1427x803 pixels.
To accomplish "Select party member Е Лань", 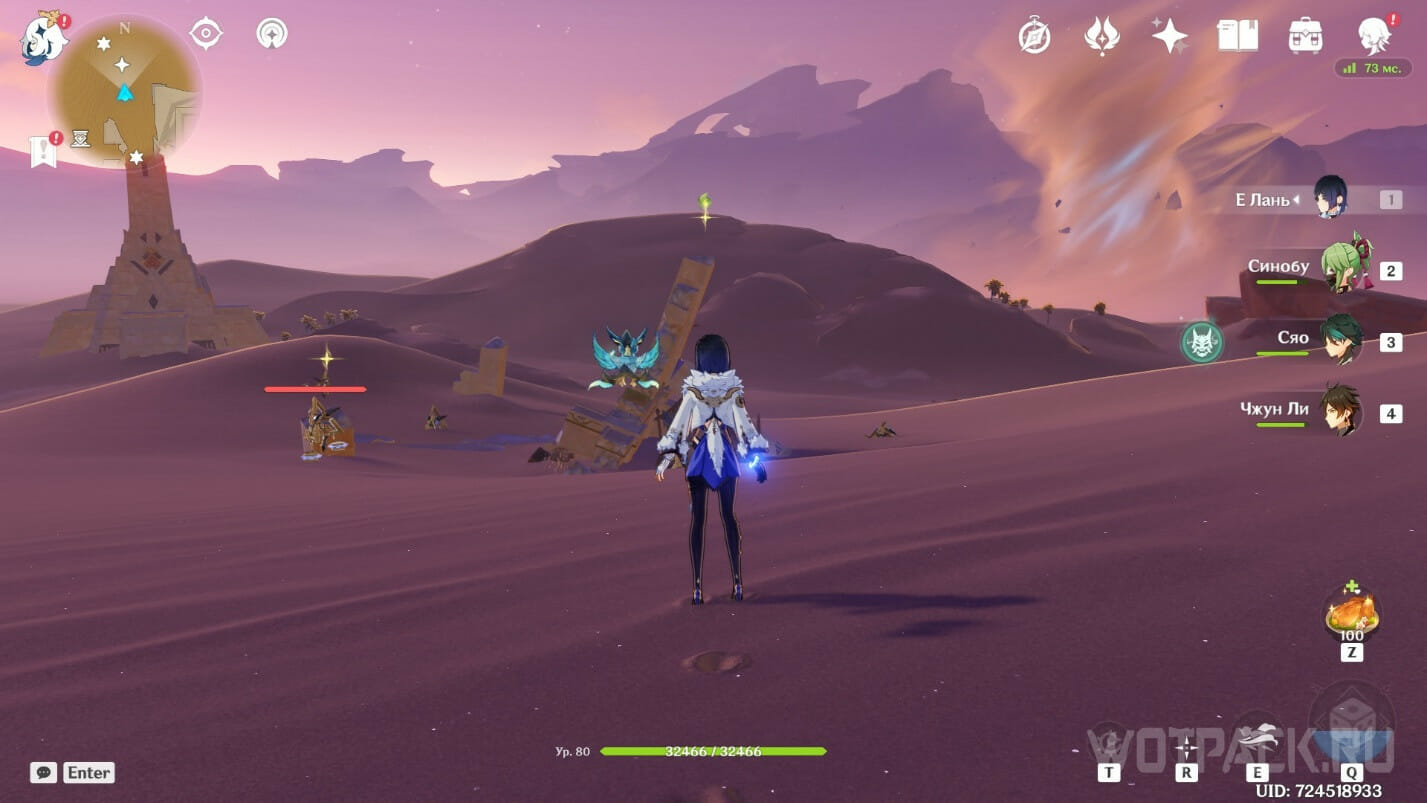I will [x=1330, y=198].
